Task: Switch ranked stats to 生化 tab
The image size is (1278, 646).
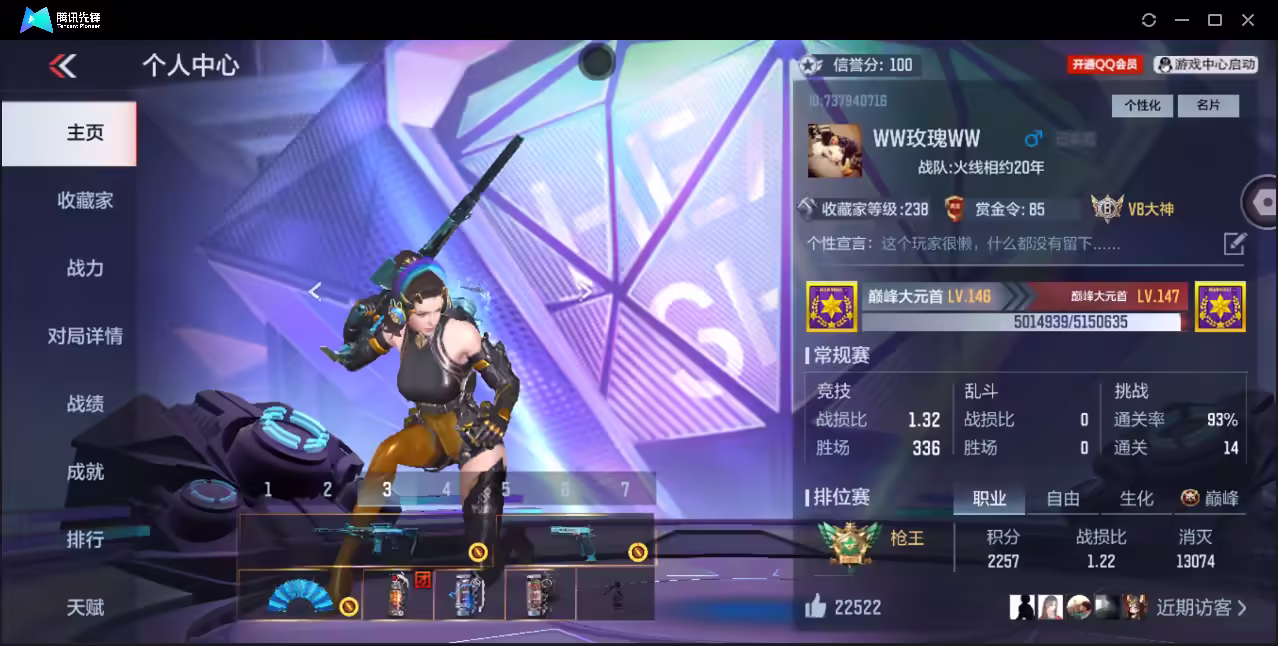Action: [x=1136, y=498]
